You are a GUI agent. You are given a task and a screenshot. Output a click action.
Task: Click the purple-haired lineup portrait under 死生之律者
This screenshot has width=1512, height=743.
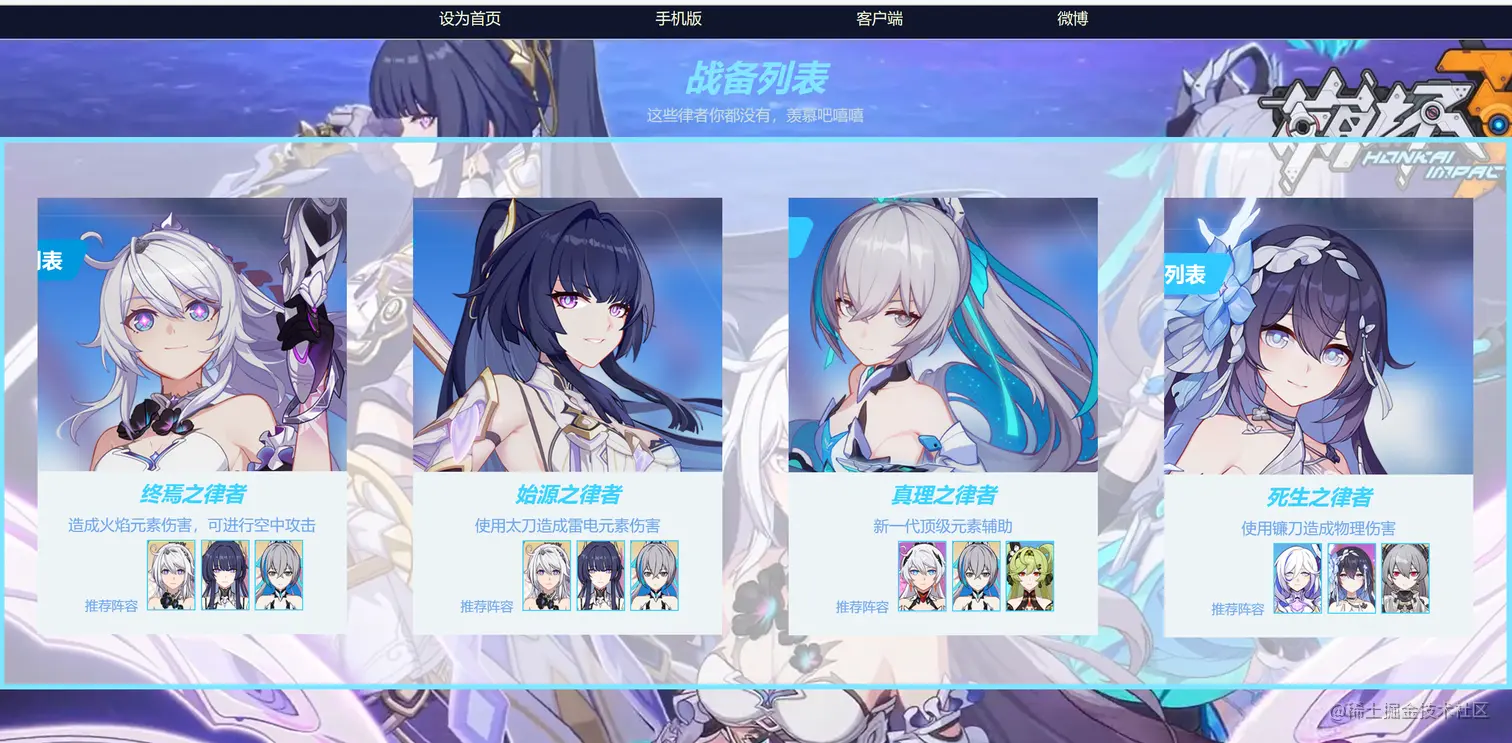tap(1297, 577)
